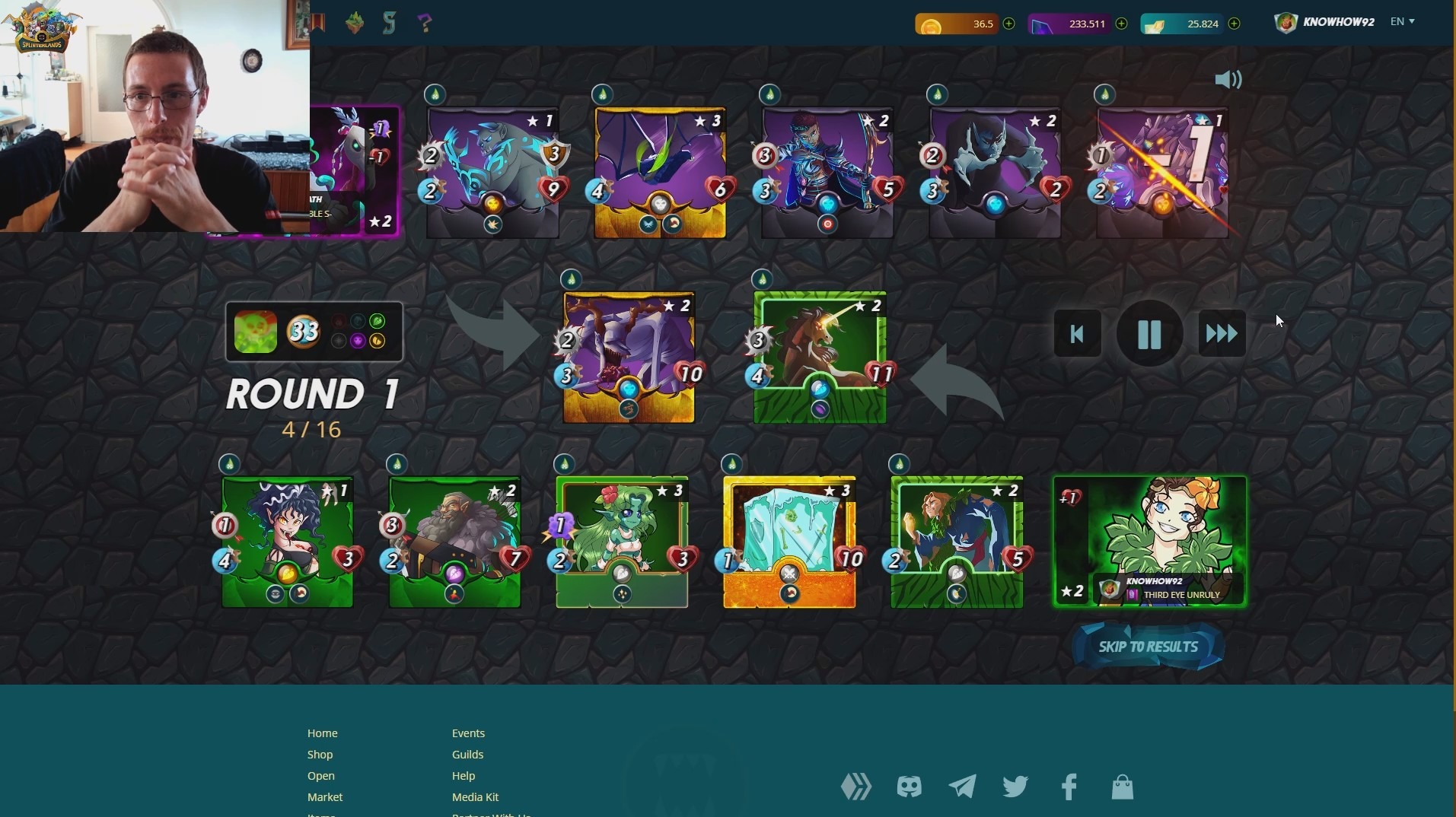The height and width of the screenshot is (817, 1456).
Task: Click the plus next to DEC balance
Action: [1122, 24]
